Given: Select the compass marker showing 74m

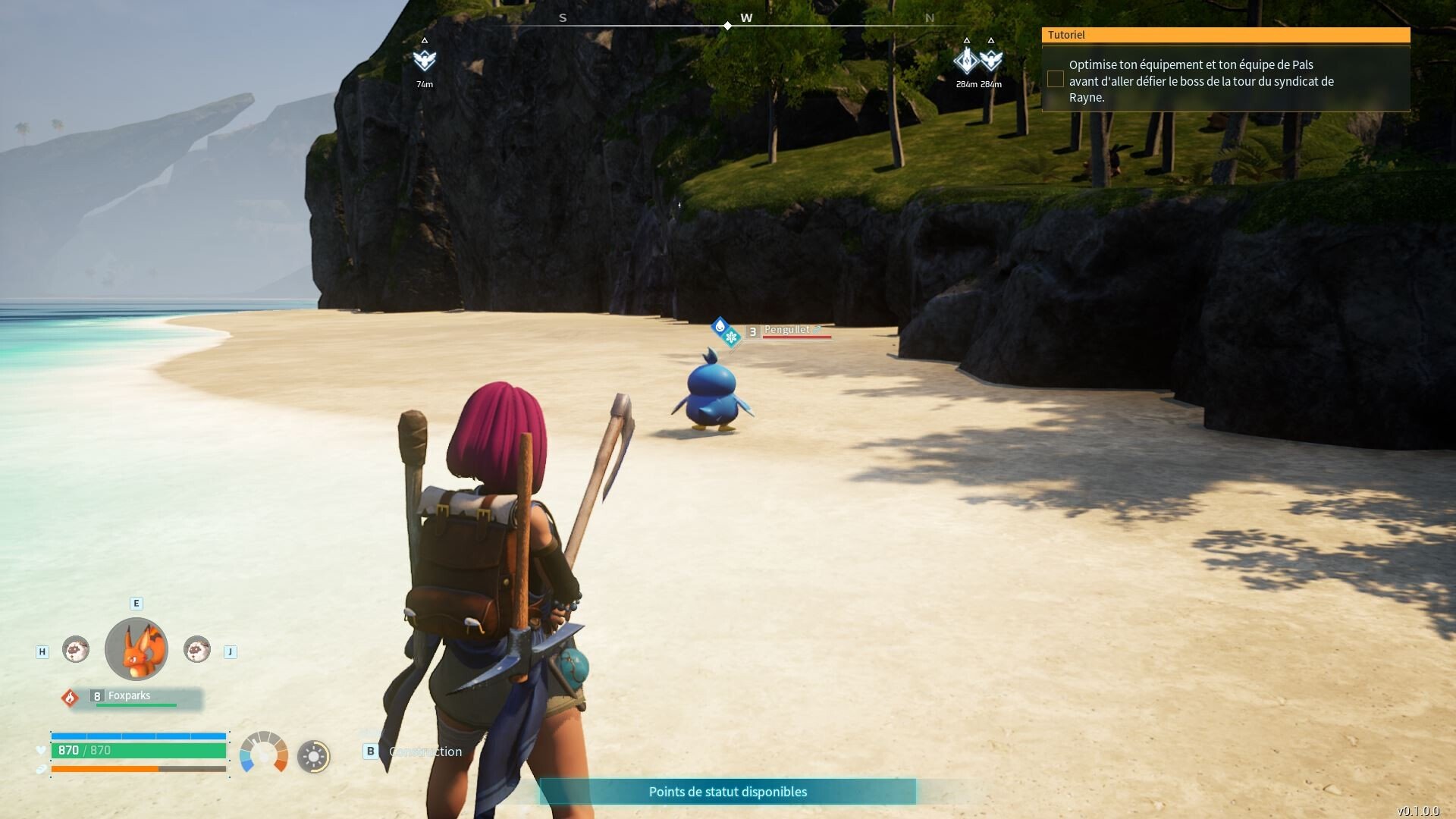Looking at the screenshot, I should click(x=425, y=60).
